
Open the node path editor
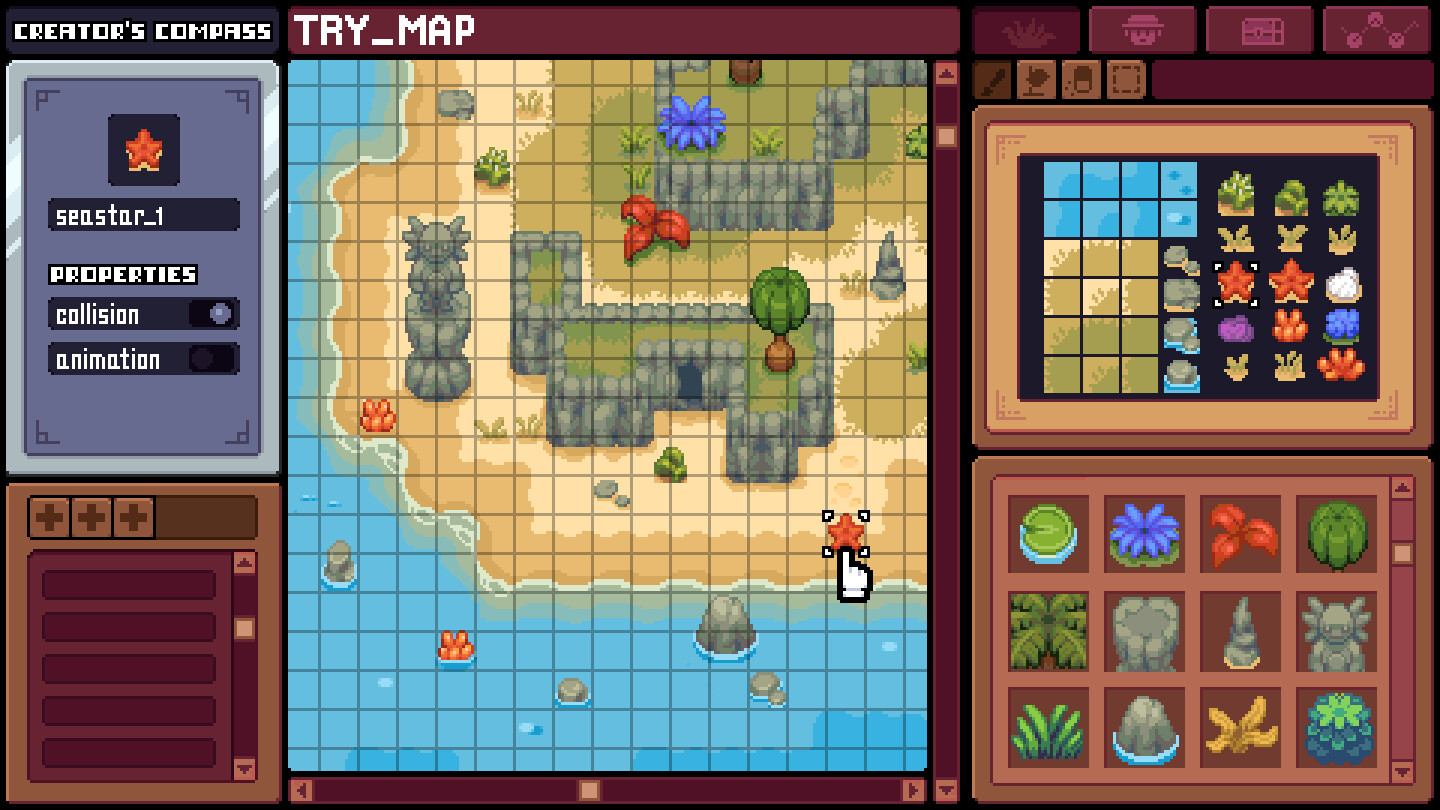[1376, 29]
